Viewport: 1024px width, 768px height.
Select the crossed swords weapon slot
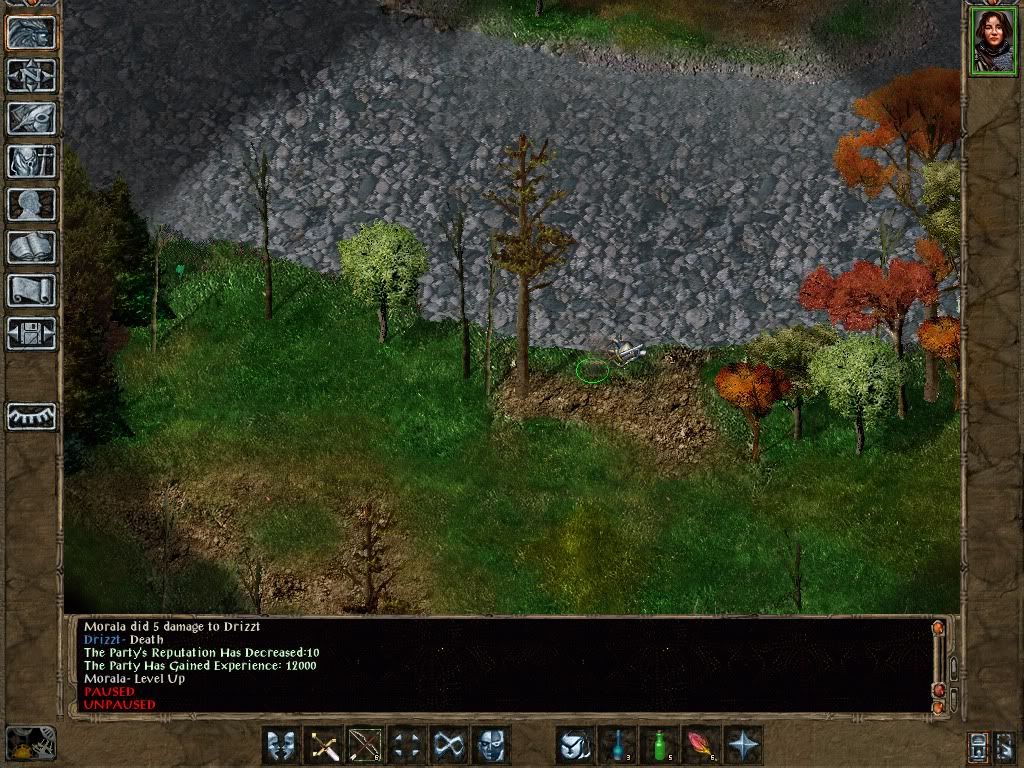tap(324, 746)
